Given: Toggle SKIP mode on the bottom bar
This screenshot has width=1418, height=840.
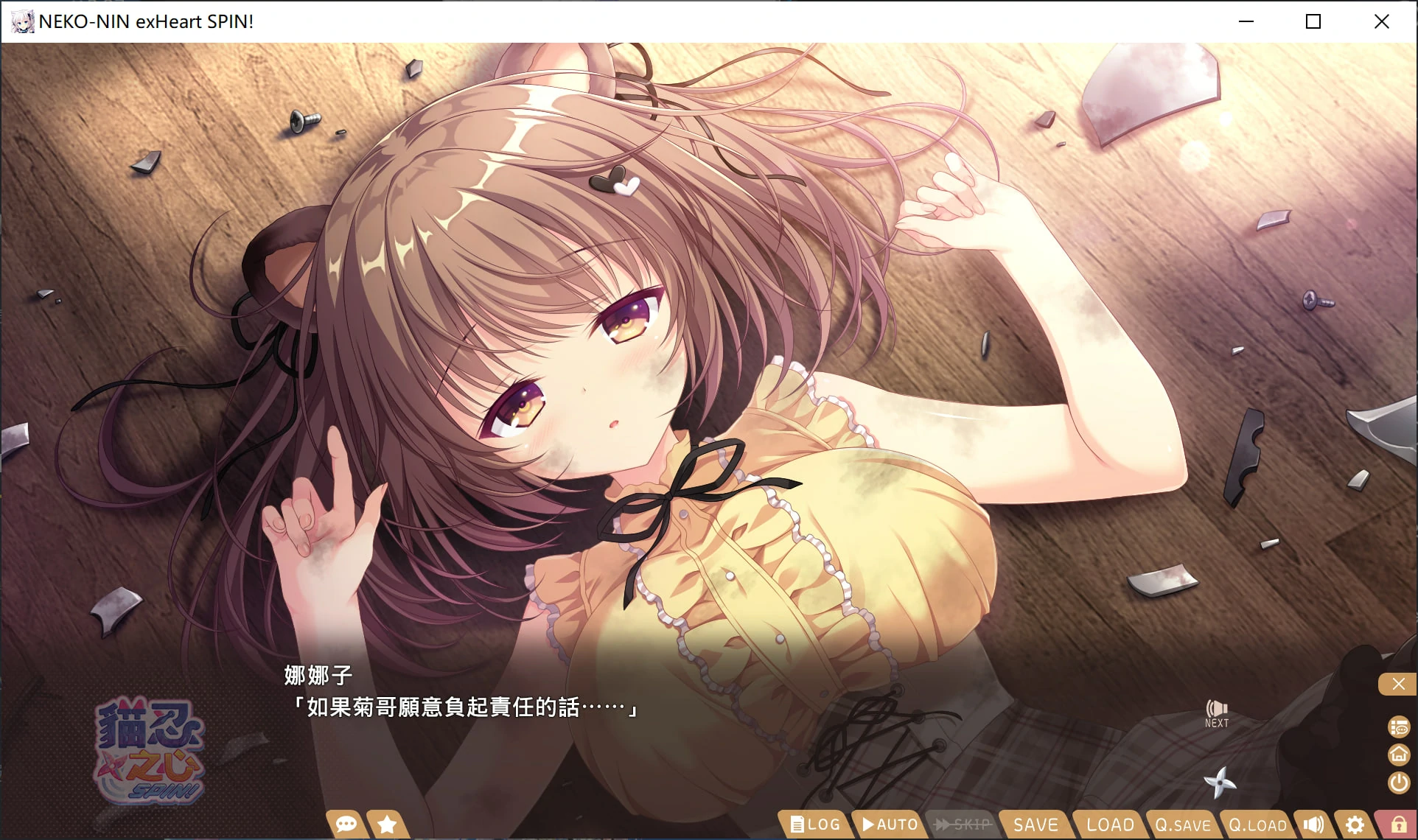Looking at the screenshot, I should pyautogui.click(x=963, y=825).
